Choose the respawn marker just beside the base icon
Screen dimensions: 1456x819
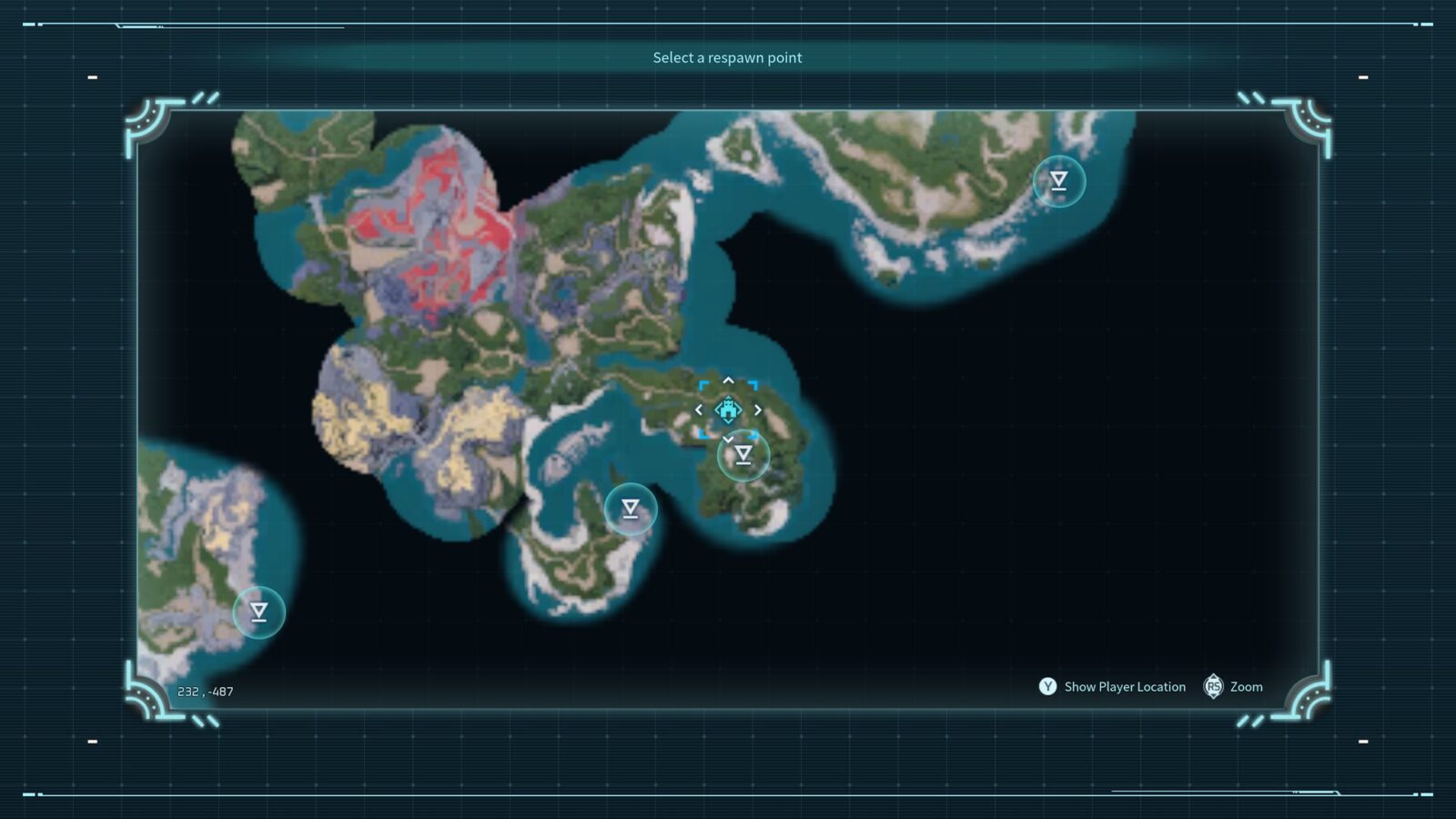point(743,455)
